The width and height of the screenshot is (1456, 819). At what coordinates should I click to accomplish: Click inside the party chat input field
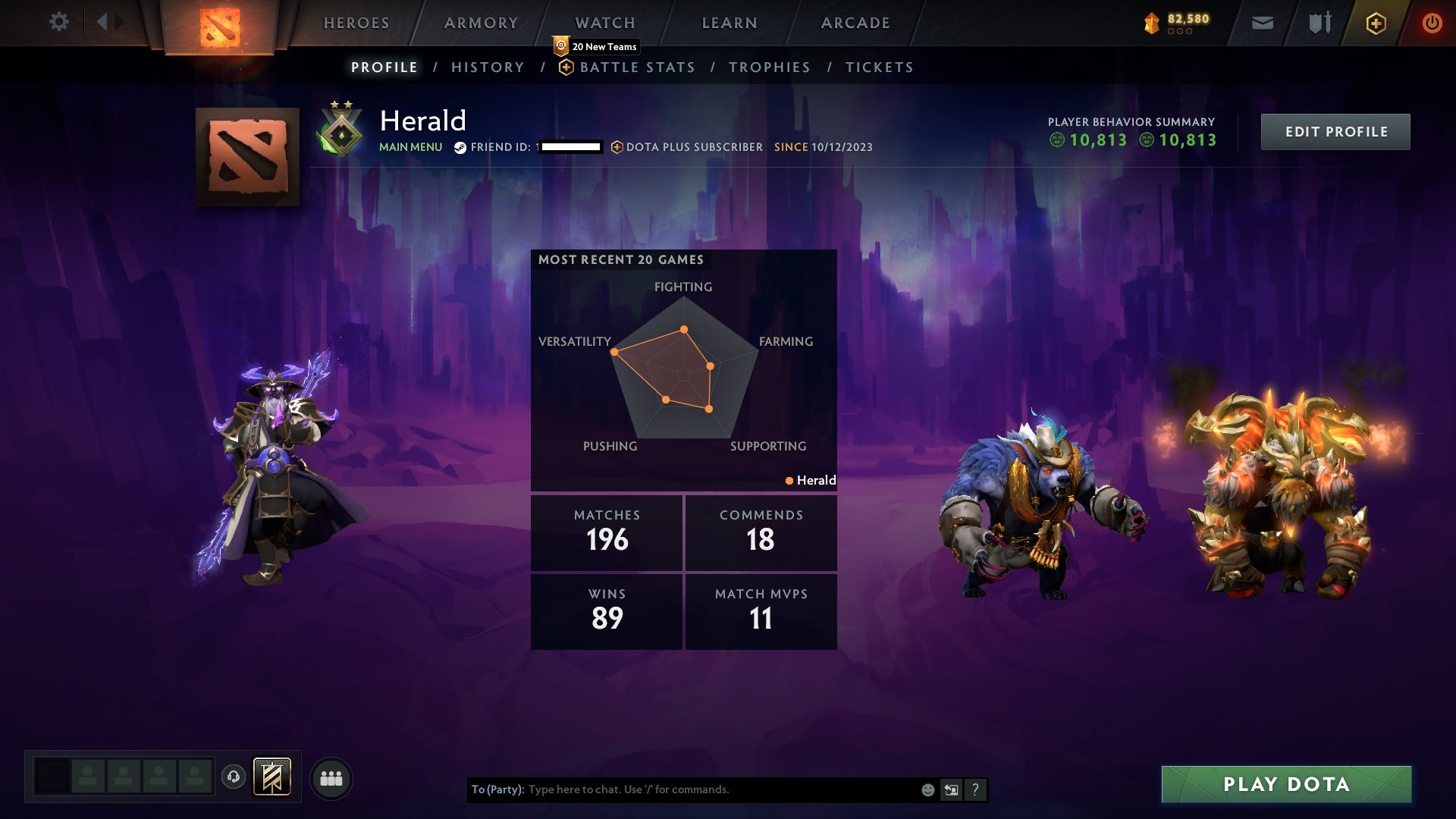682,789
